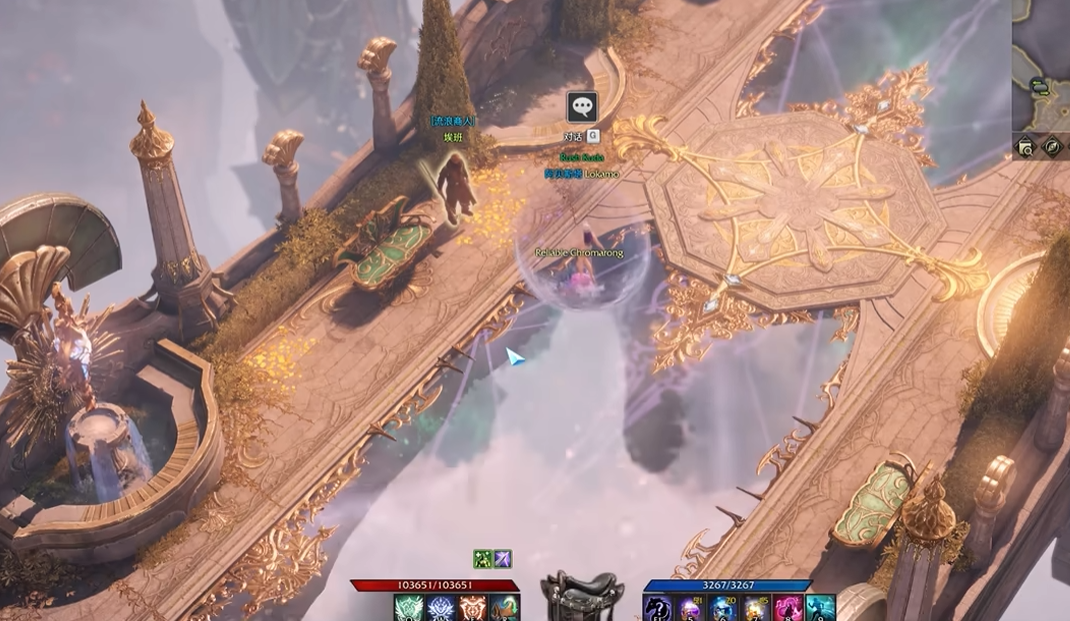1070x621 pixels.
Task: Select the green arrows marker on minimap
Action: coord(1040,87)
